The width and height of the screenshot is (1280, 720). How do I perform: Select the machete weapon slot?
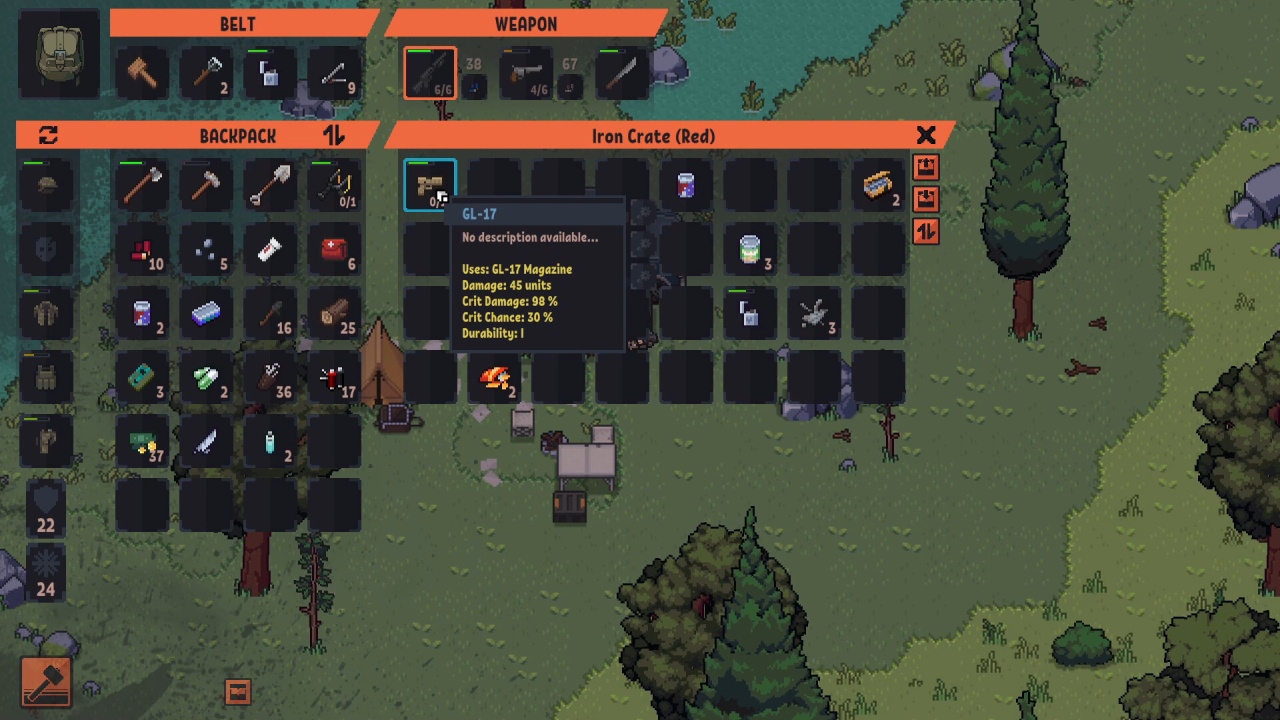point(621,73)
